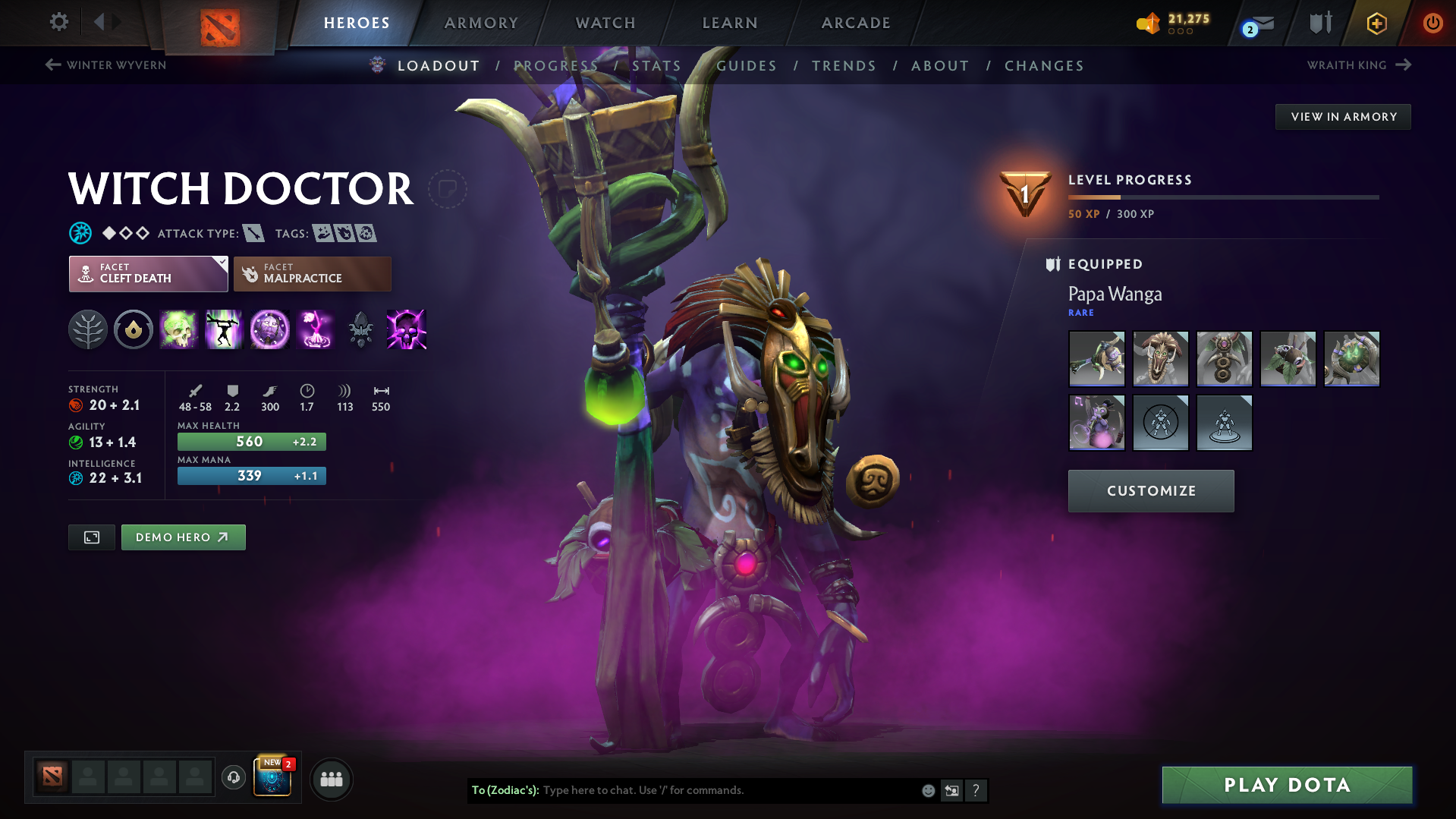1456x819 pixels.
Task: Select the Cleft Death facet
Action: pyautogui.click(x=148, y=274)
